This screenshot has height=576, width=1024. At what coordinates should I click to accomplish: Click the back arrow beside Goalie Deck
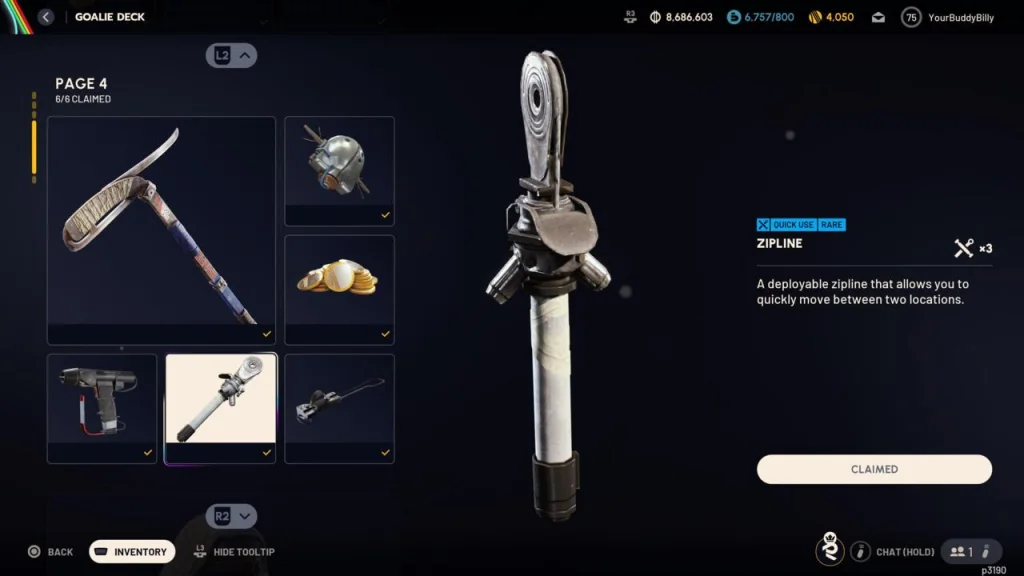[46, 17]
